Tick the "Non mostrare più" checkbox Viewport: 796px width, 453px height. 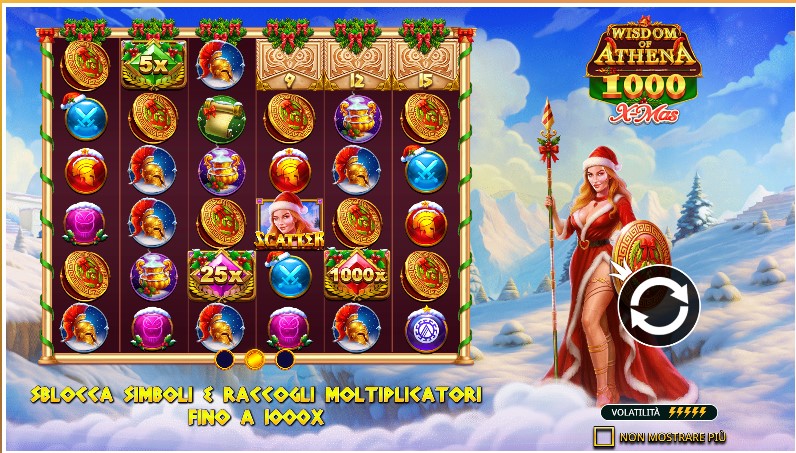point(603,437)
